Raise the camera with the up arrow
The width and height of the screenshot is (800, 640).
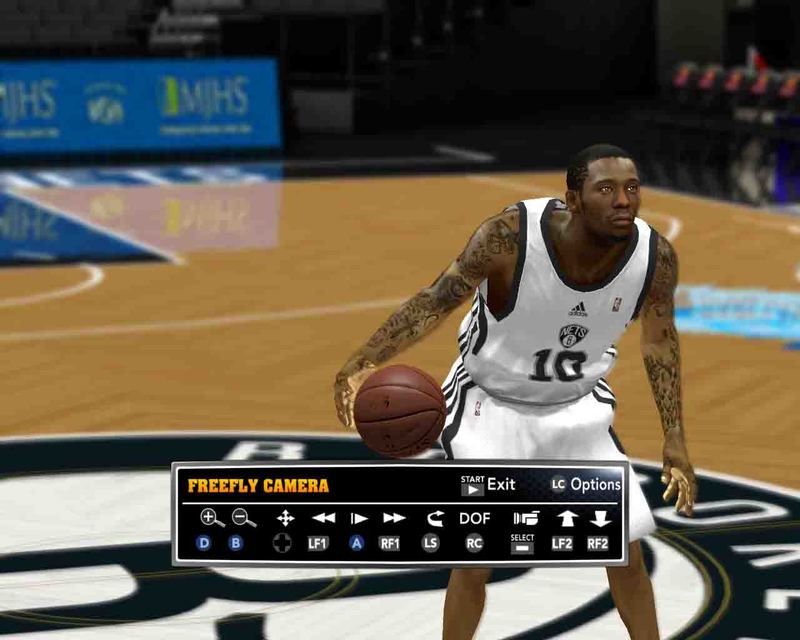566,518
